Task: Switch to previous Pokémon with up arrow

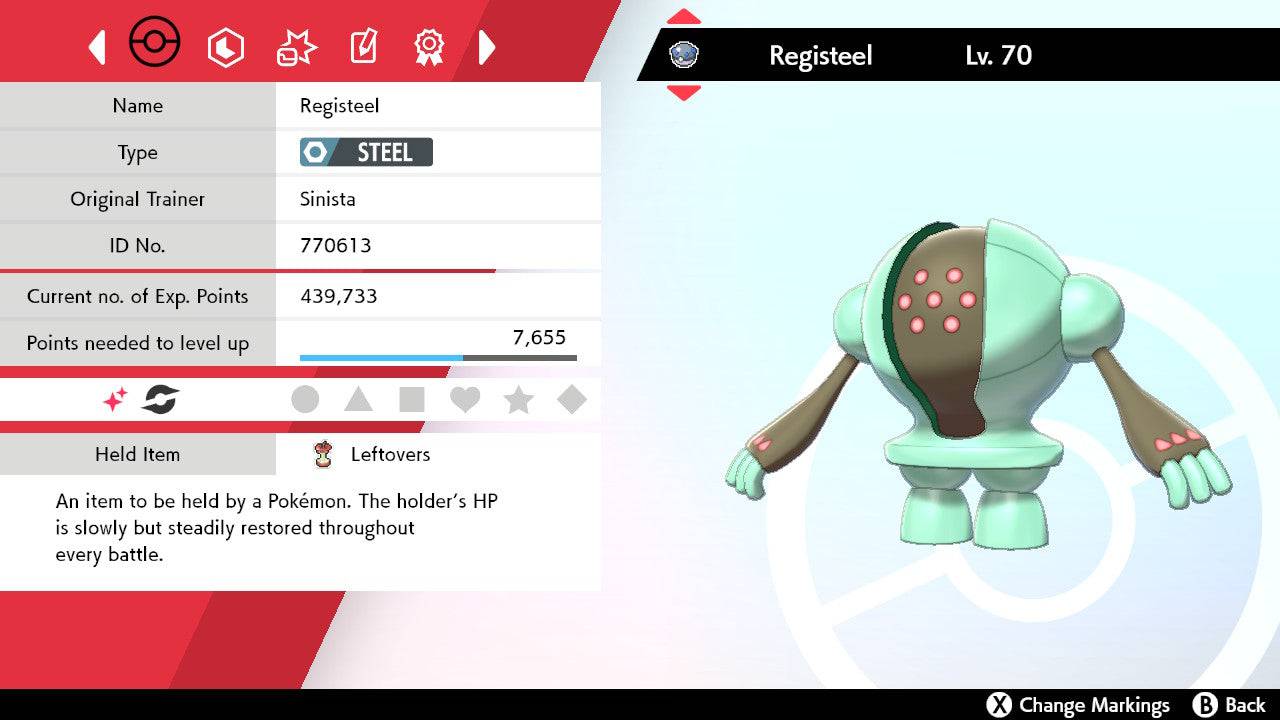Action: [x=683, y=16]
